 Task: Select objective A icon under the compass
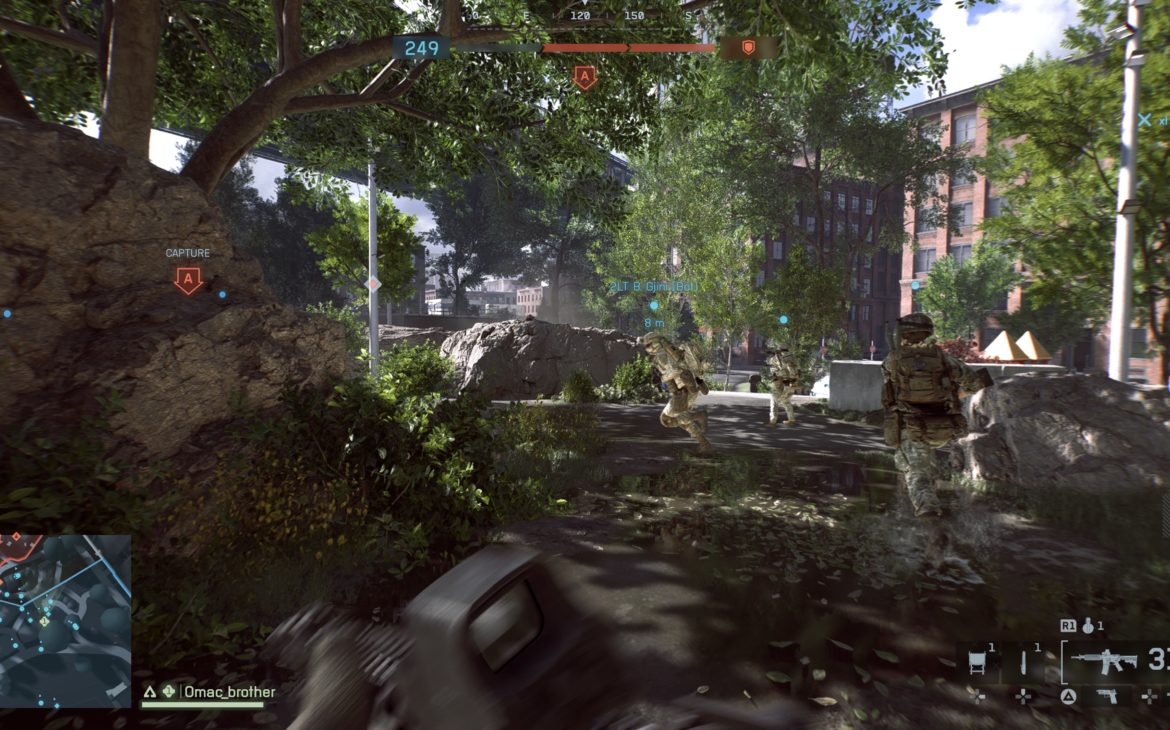pyautogui.click(x=585, y=77)
